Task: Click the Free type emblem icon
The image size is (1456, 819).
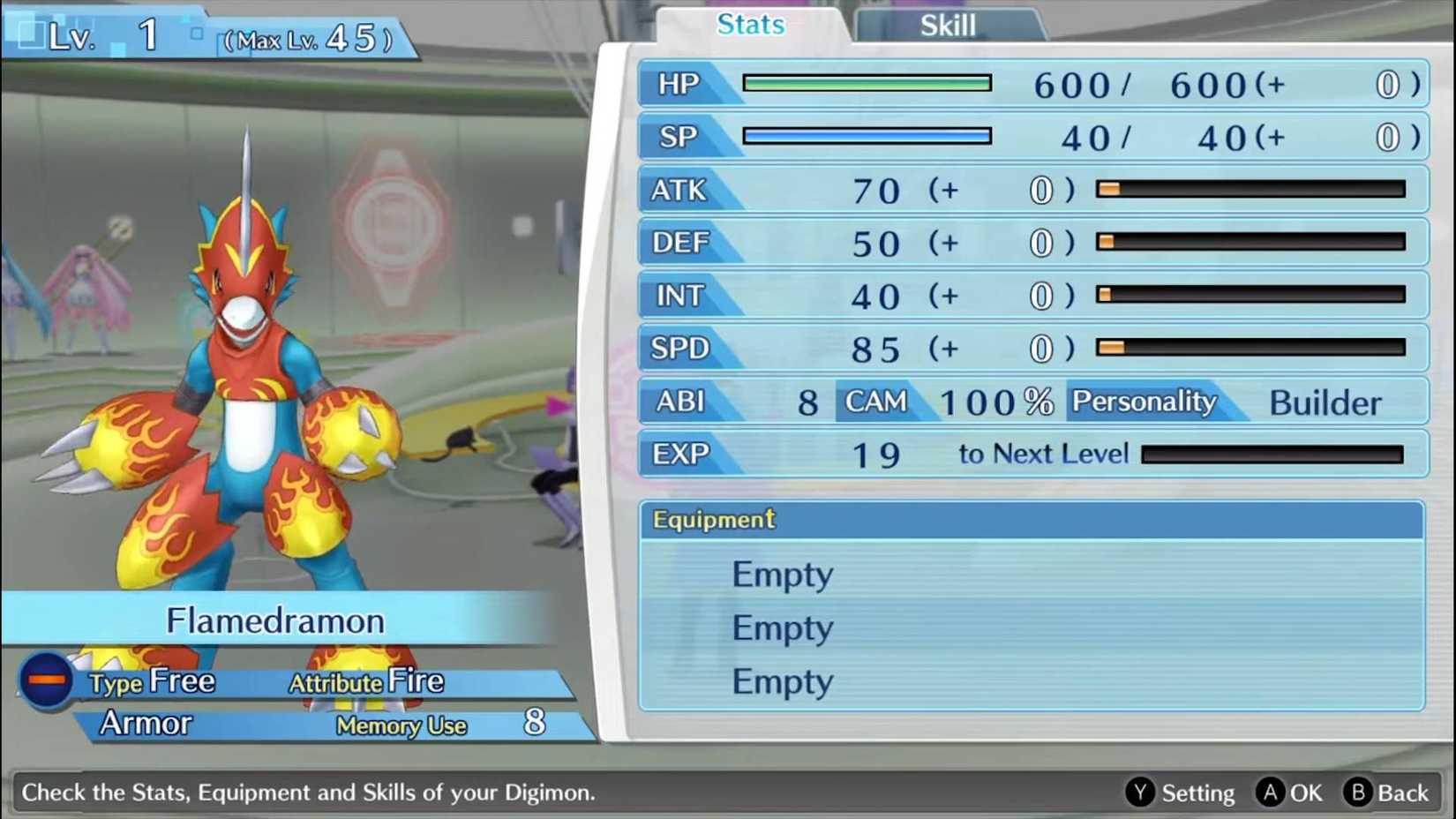Action: 46,680
